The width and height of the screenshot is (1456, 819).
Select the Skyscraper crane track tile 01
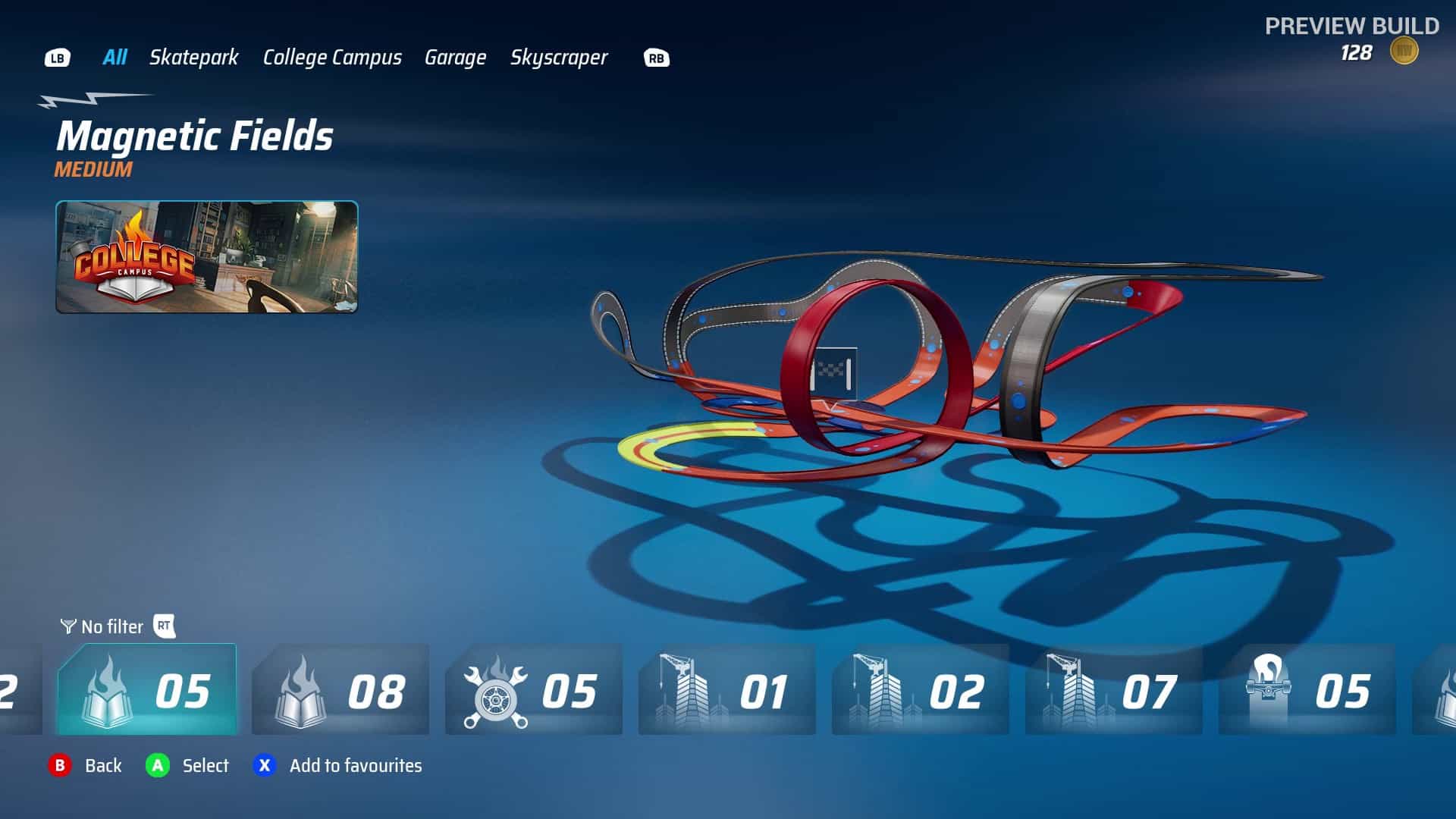click(x=726, y=692)
